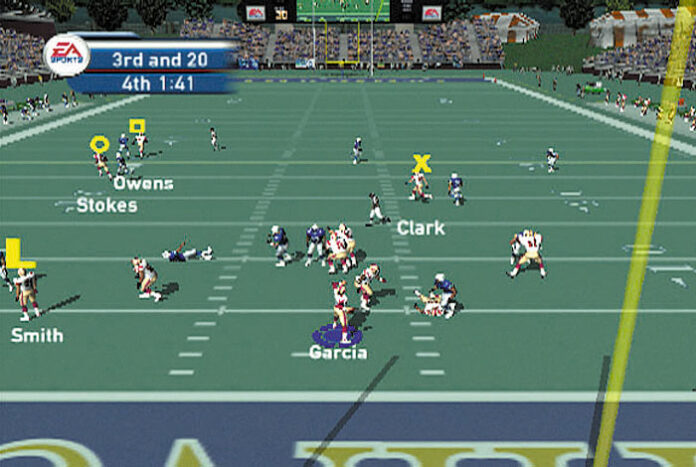Choose receiver Stokes with the circle marker
This screenshot has width=696, height=467.
(x=99, y=144)
